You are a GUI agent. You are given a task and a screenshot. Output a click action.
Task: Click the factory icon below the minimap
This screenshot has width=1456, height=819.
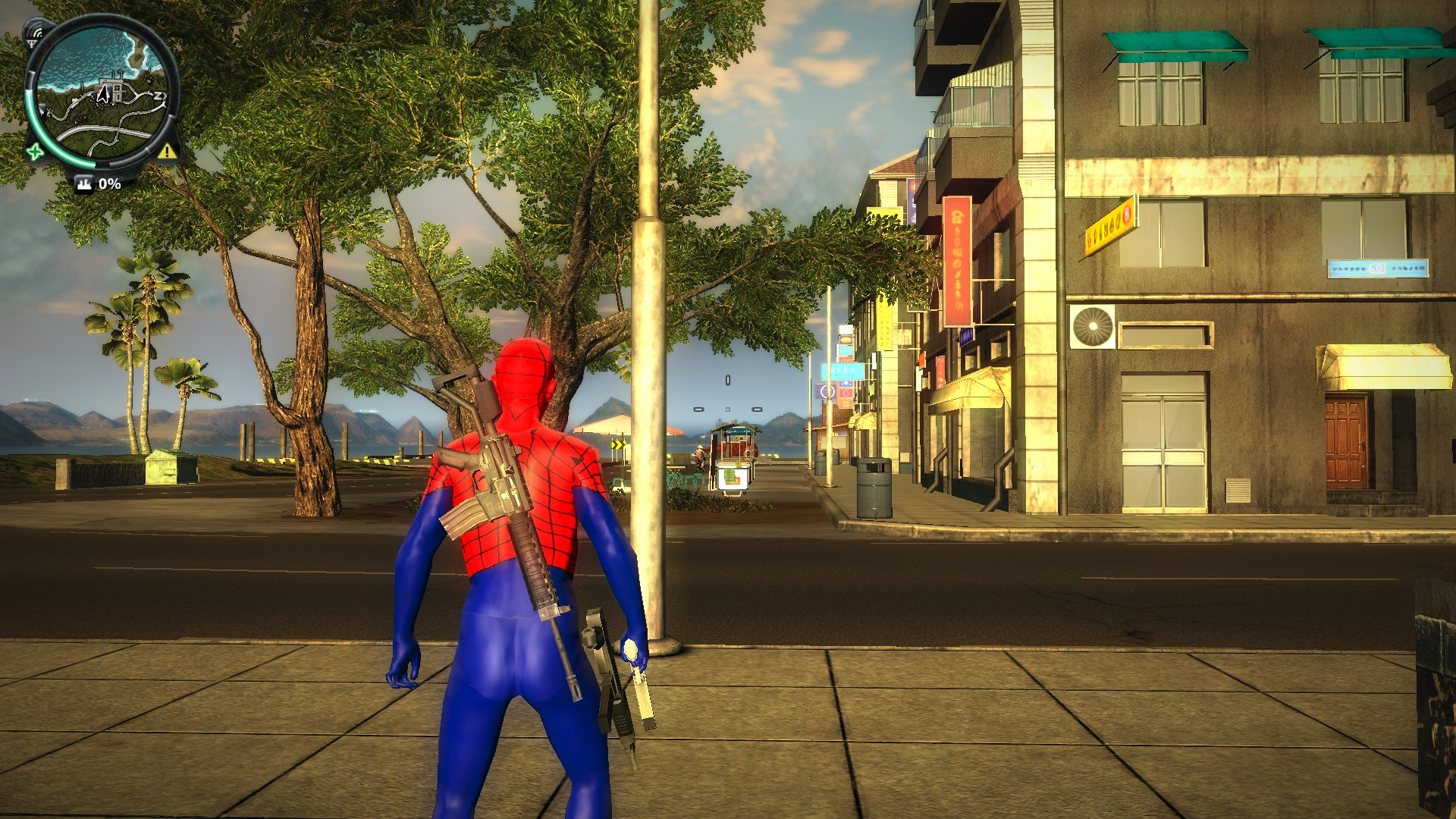[x=85, y=184]
